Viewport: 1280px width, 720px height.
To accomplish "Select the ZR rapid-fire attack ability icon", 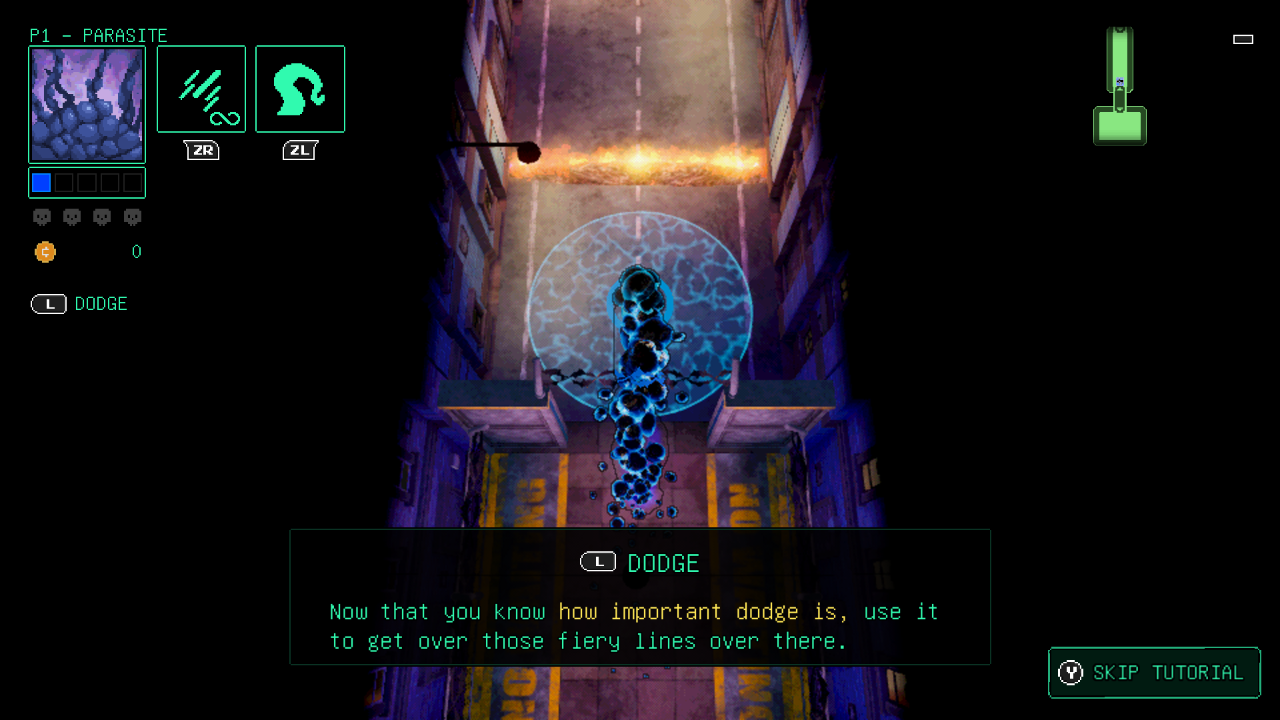I will point(201,88).
